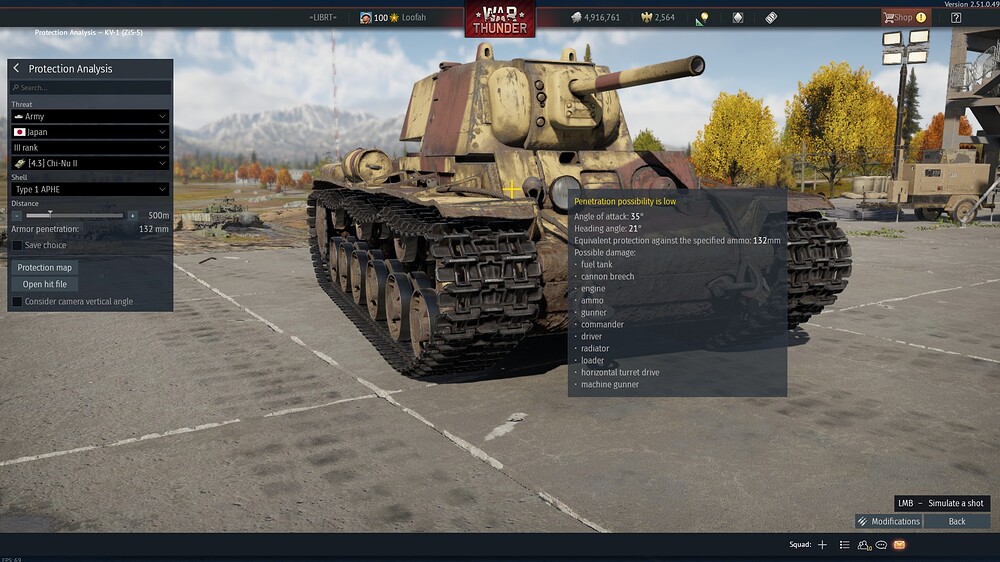The image size is (1000, 562).
Task: Go back using the Protection Analysis arrow
Action: click(x=16, y=69)
